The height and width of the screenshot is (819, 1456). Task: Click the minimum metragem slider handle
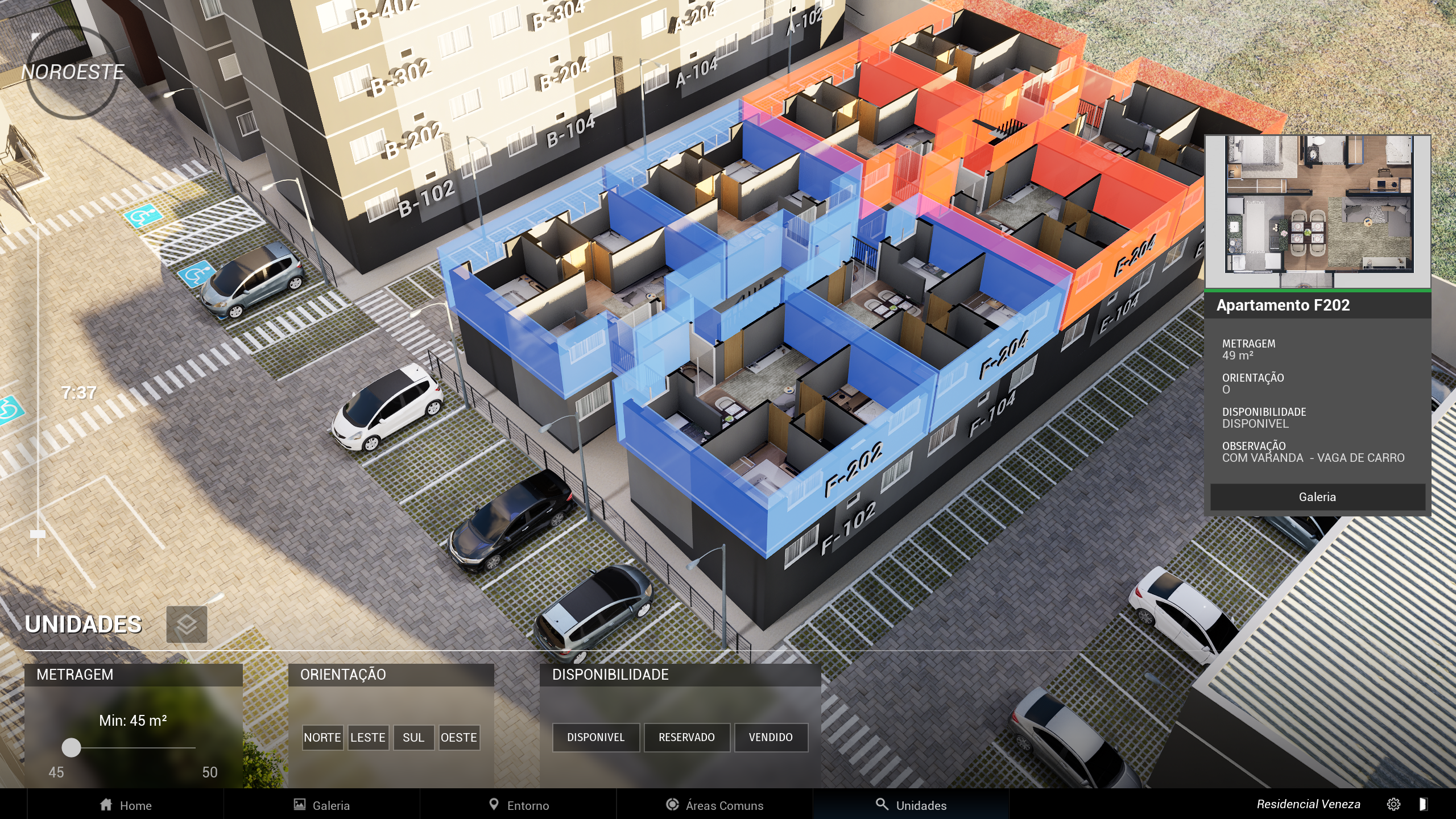click(71, 747)
